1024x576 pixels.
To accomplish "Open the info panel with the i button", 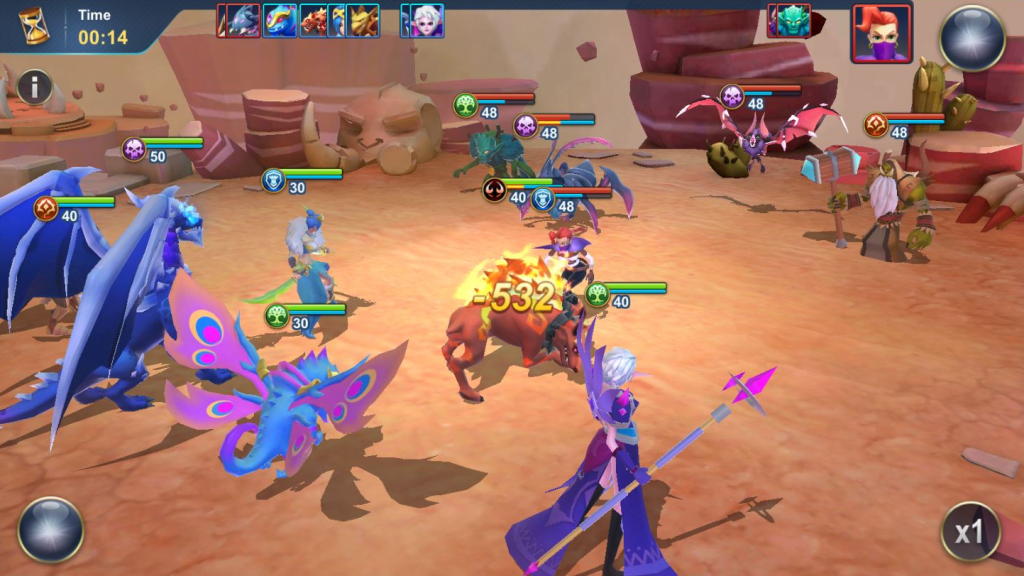I will pyautogui.click(x=34, y=87).
